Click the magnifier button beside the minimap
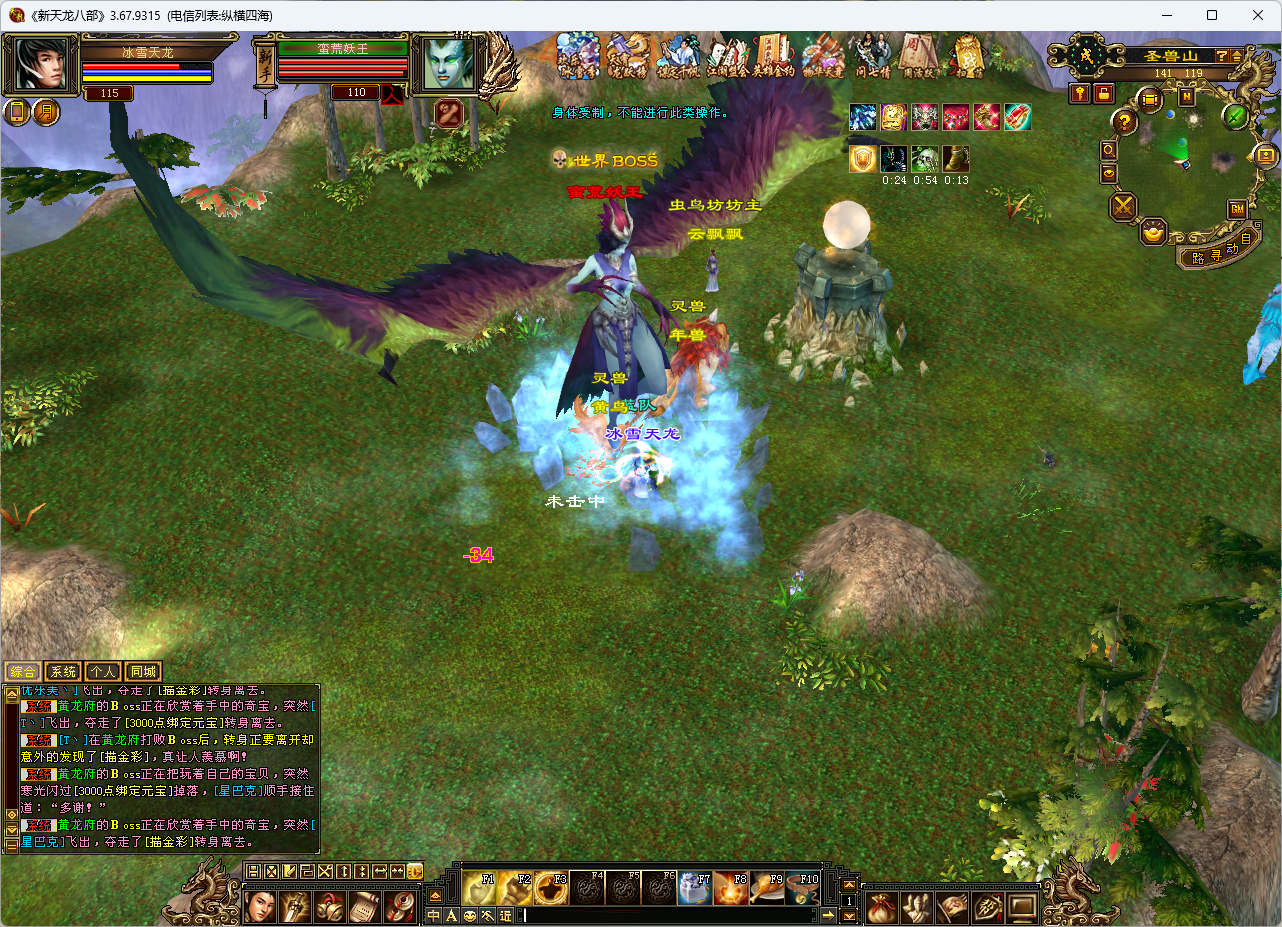This screenshot has height=927, width=1282. [x=1109, y=150]
